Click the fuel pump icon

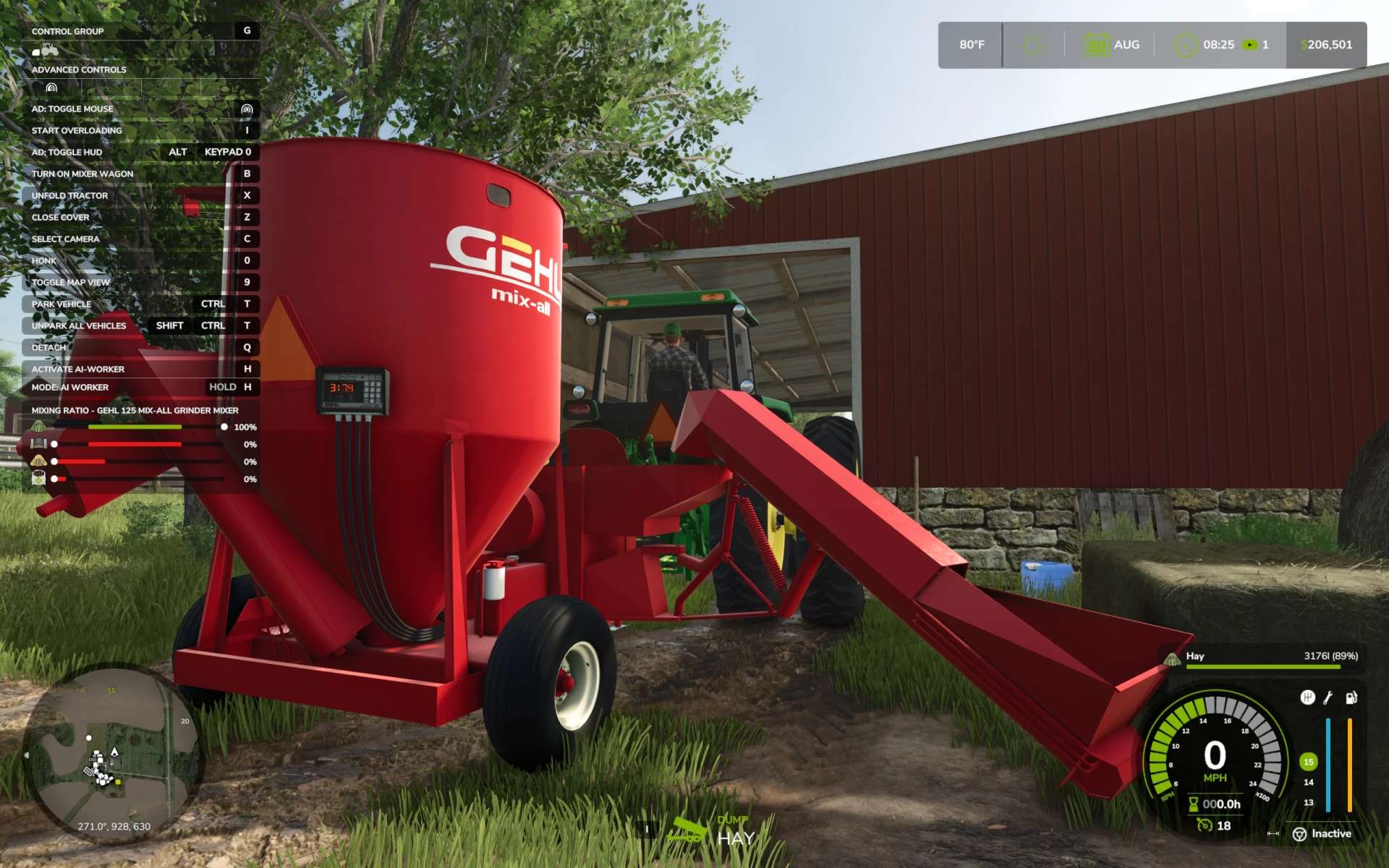(x=1351, y=697)
